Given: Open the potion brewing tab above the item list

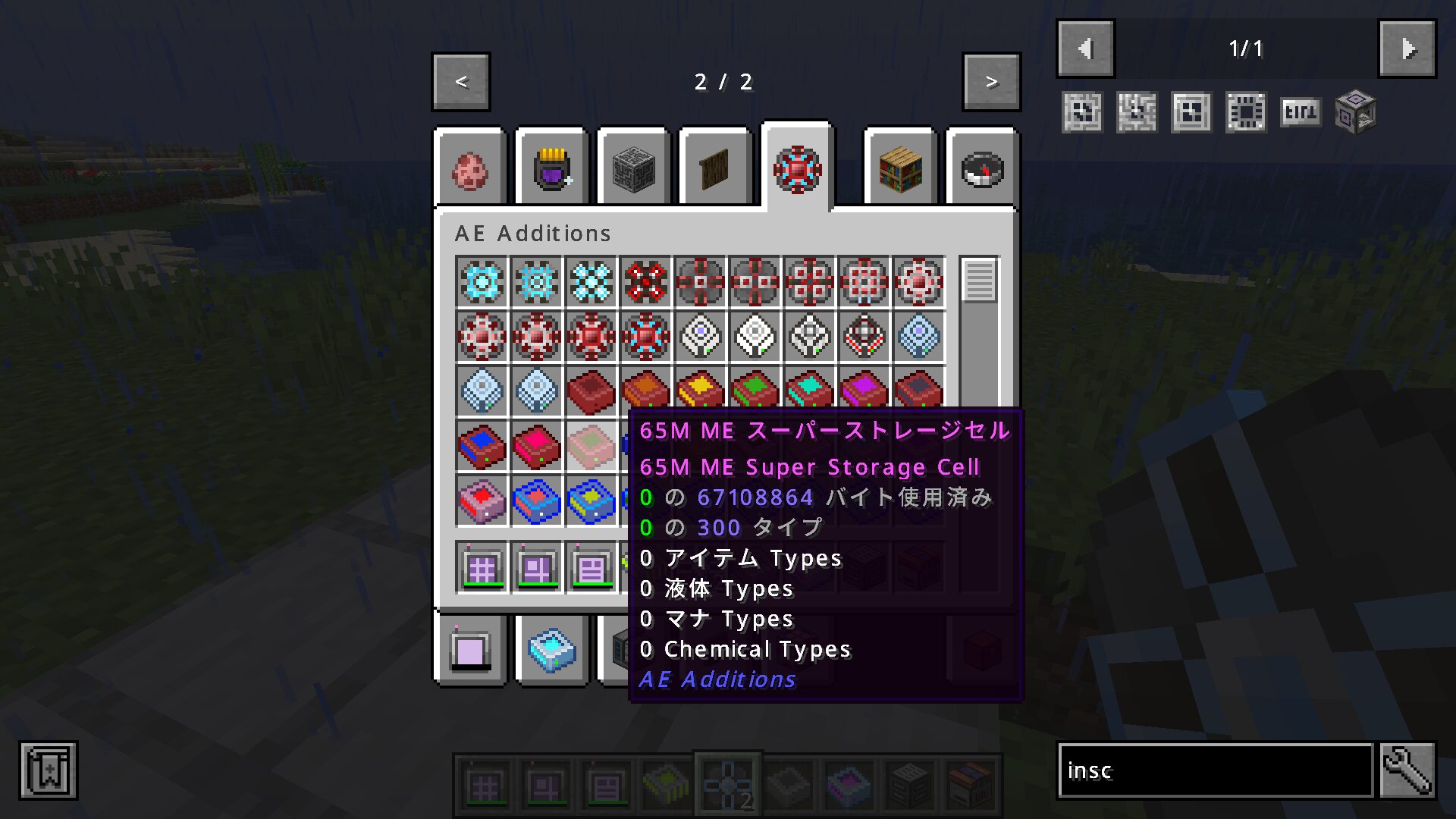Looking at the screenshot, I should click(551, 168).
